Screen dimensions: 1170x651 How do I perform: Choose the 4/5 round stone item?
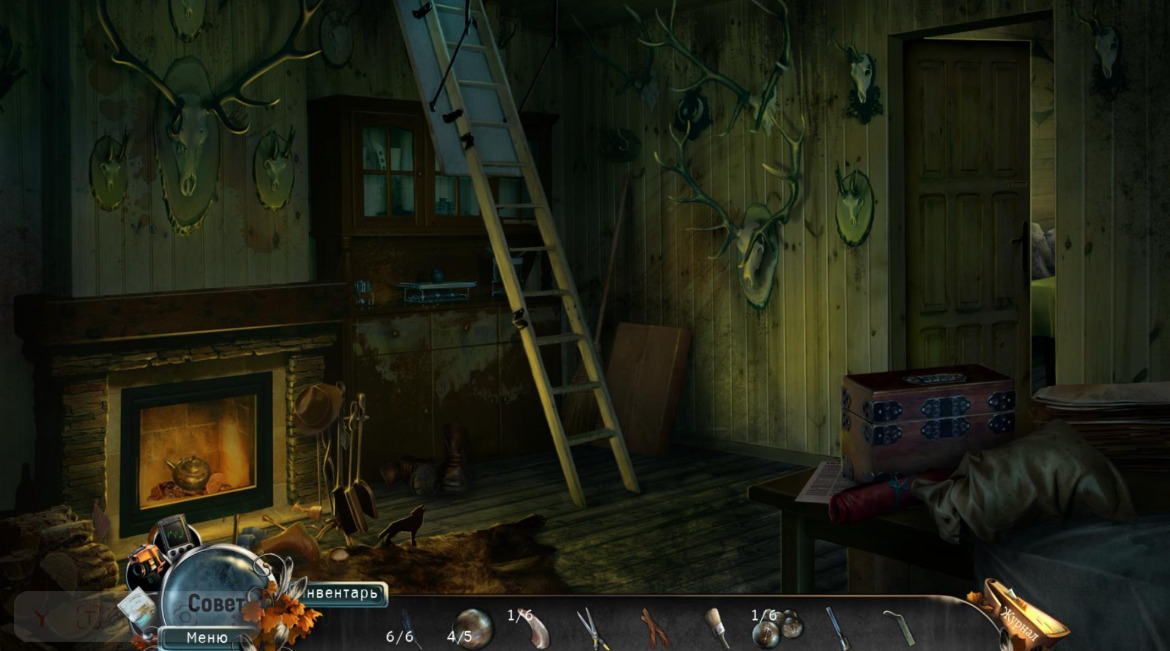tap(472, 627)
